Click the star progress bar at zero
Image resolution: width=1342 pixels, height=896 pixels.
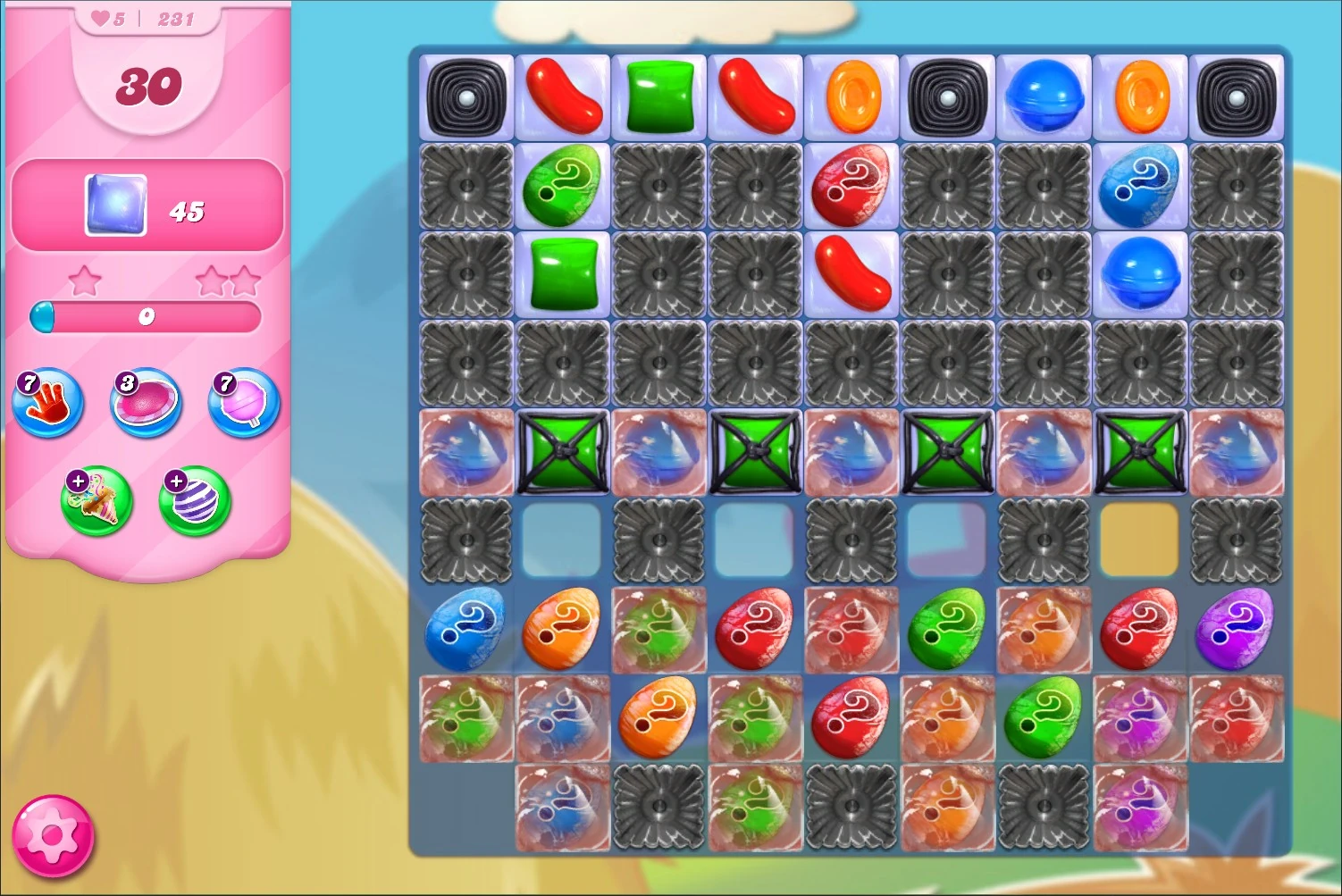tap(147, 314)
